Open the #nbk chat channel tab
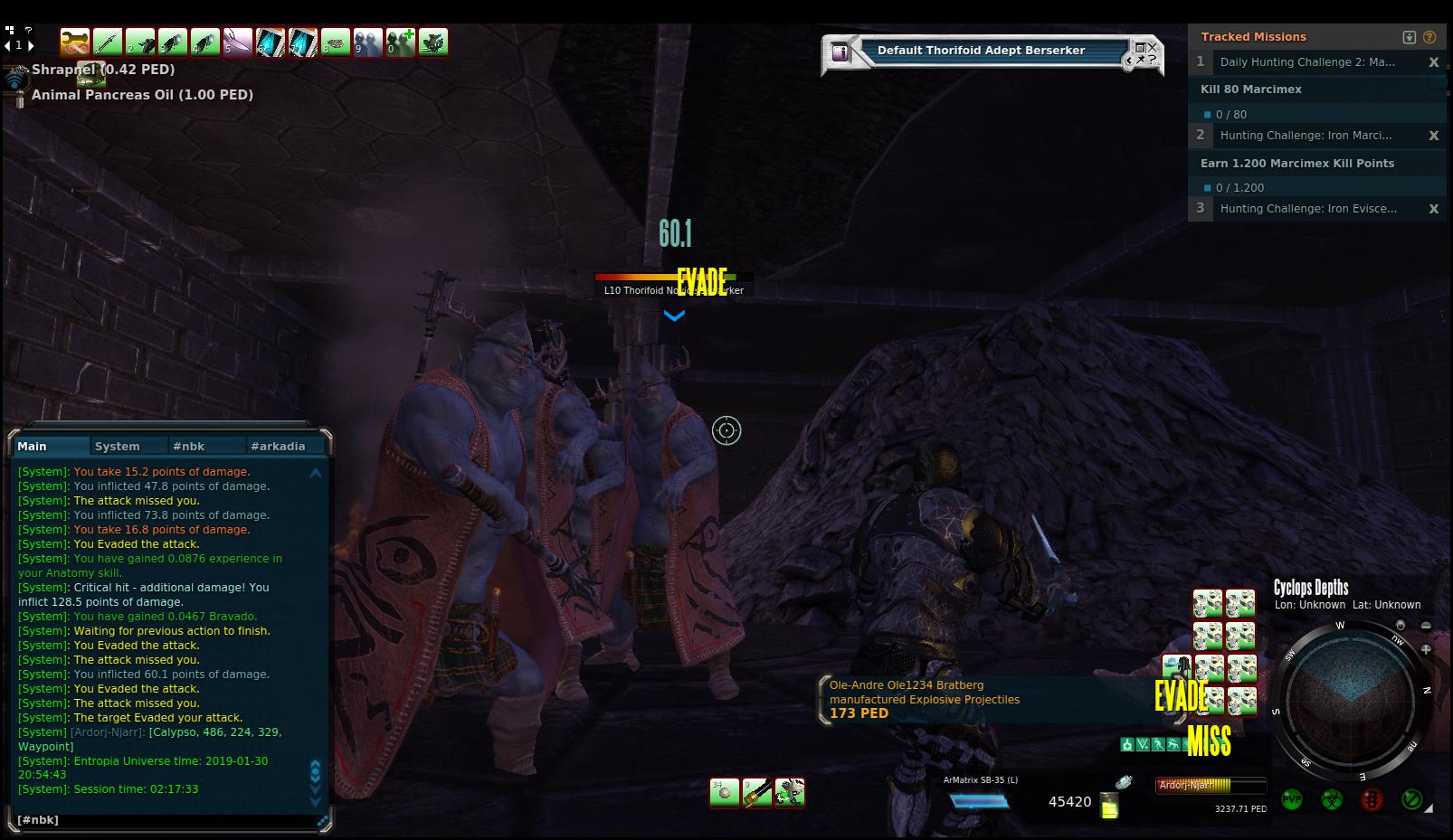 (189, 446)
